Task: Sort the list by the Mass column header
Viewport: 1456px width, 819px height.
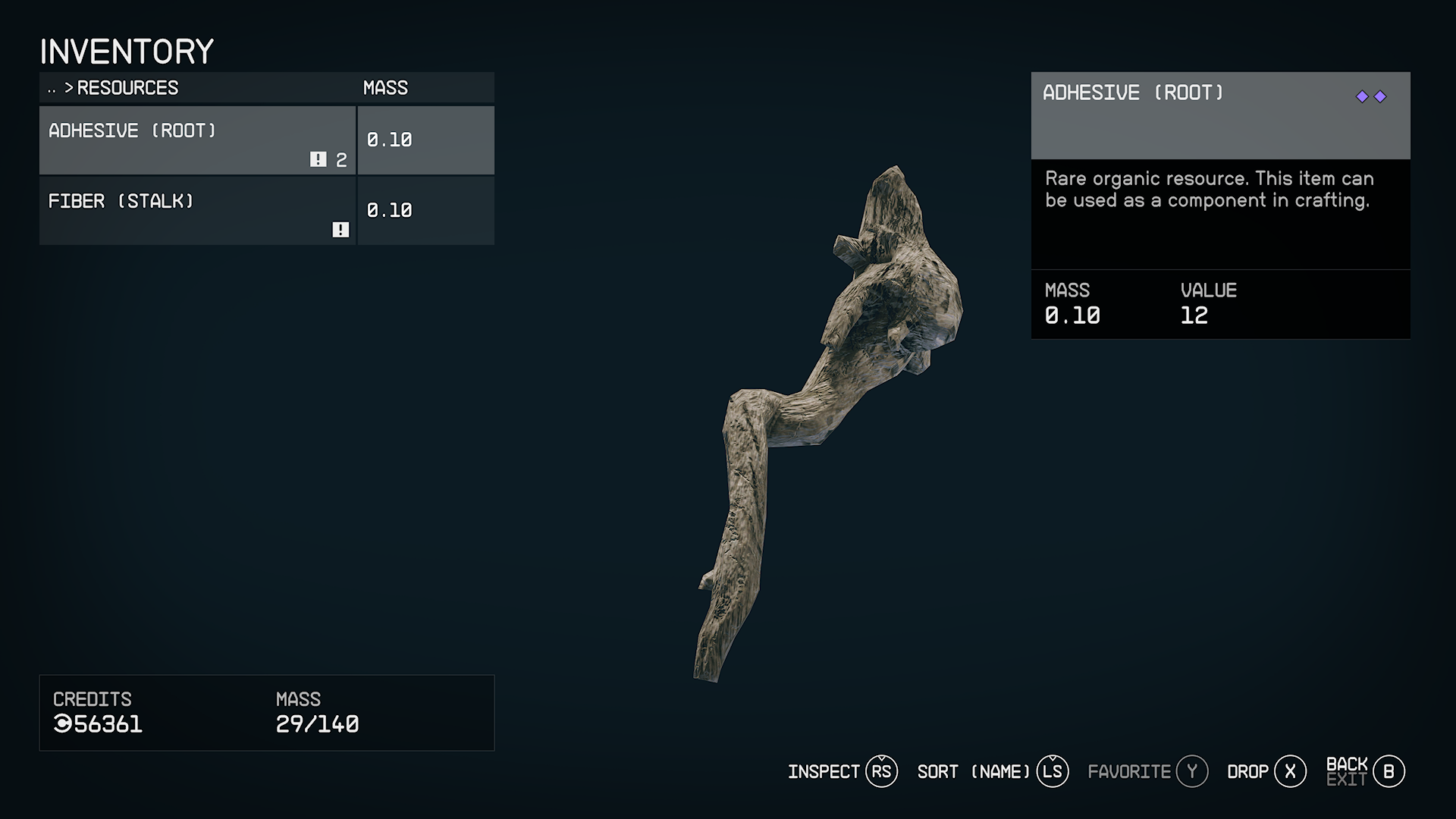Action: point(385,88)
